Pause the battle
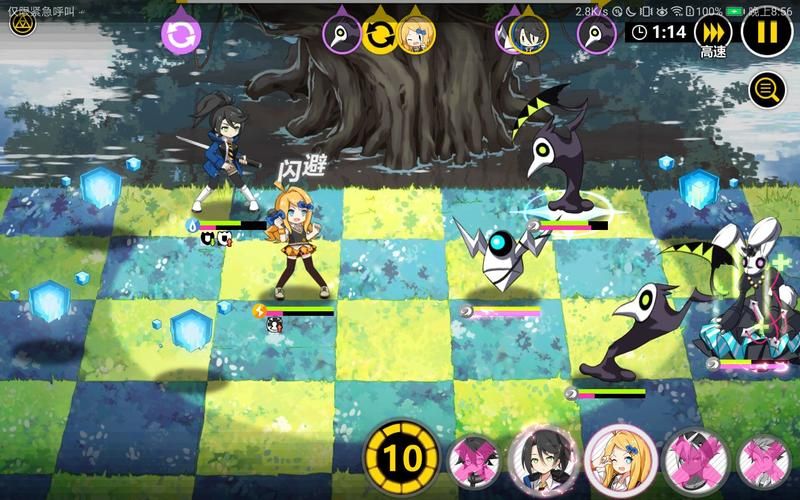 (767, 32)
